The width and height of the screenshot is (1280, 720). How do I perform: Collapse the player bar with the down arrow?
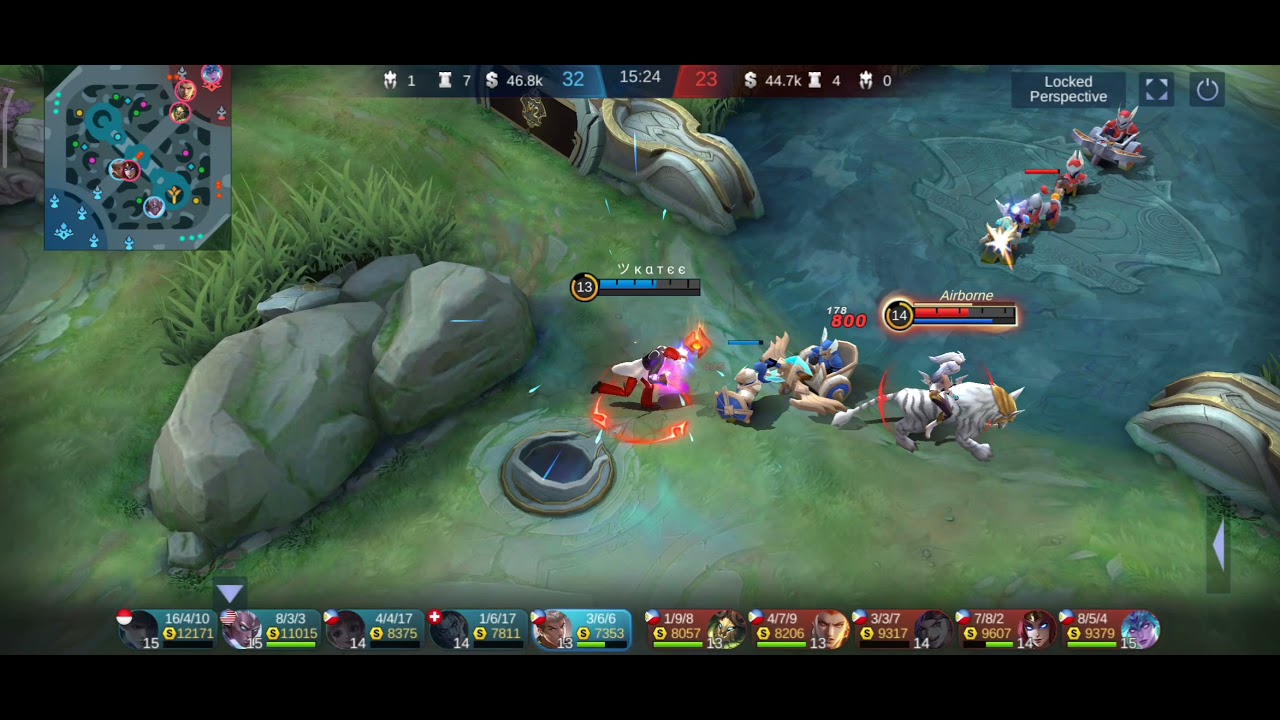(x=230, y=595)
